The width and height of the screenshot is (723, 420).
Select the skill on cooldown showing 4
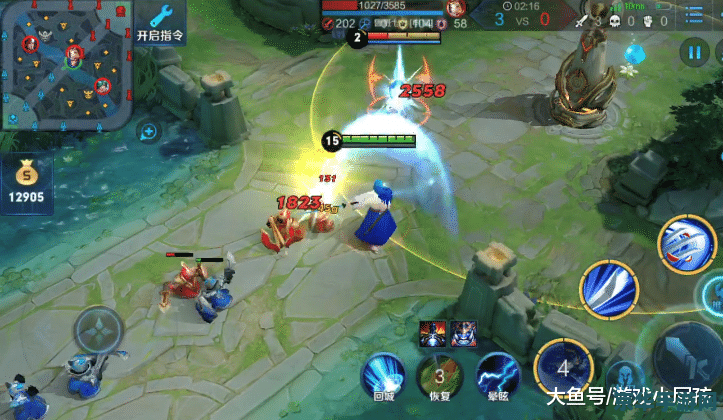[x=563, y=366]
